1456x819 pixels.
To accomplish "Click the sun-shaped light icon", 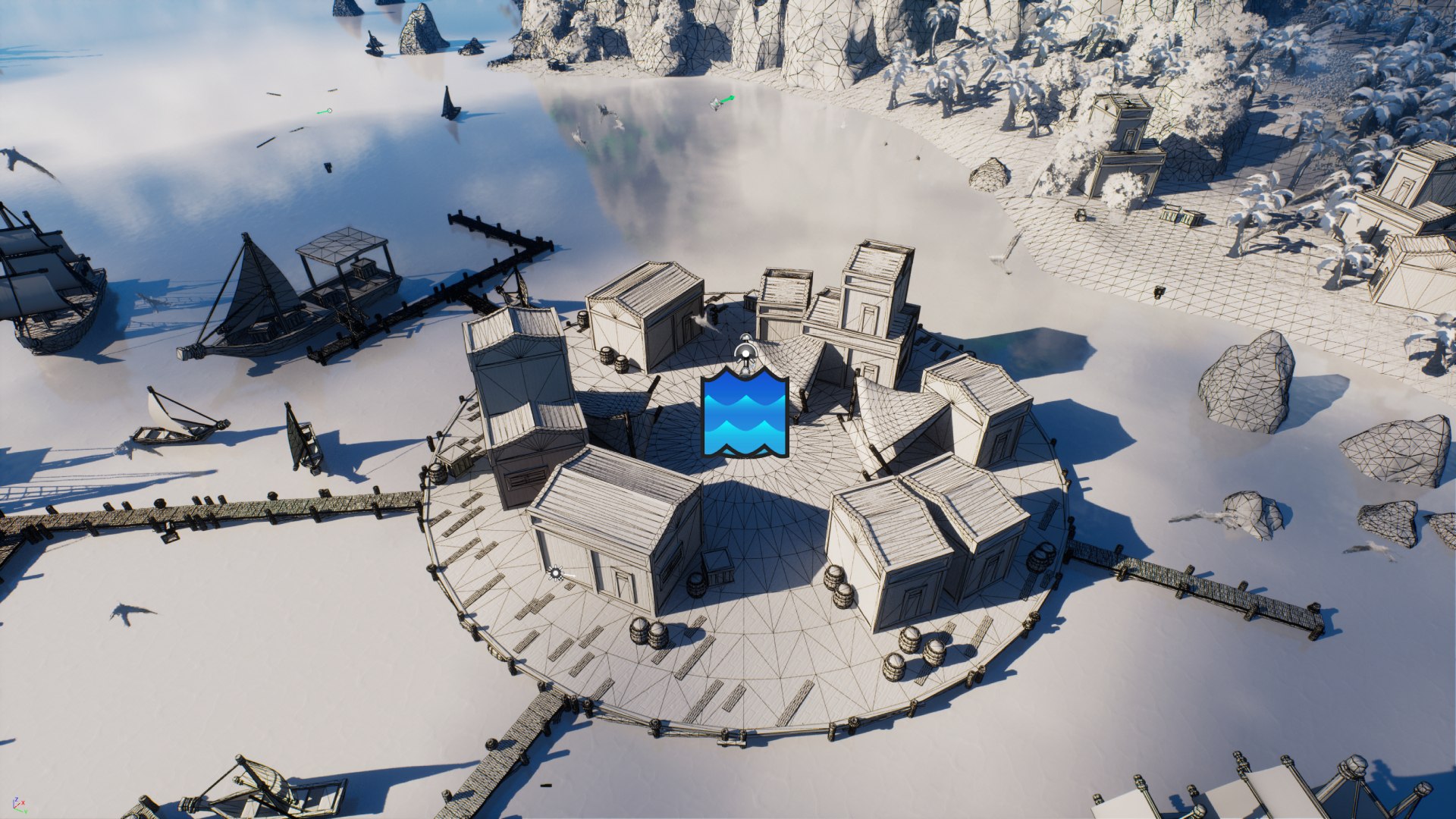I will [x=557, y=573].
